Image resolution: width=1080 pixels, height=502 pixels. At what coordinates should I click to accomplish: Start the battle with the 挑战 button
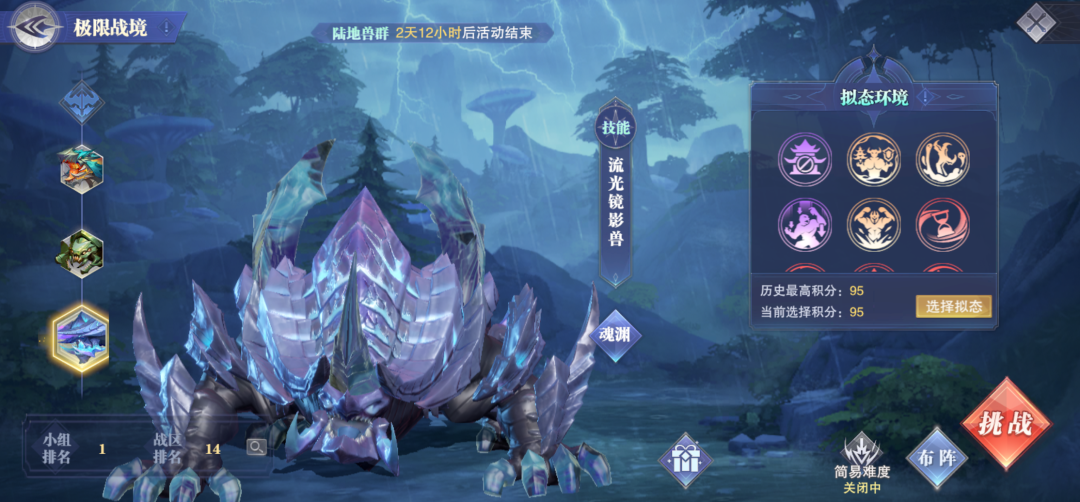(x=1005, y=423)
